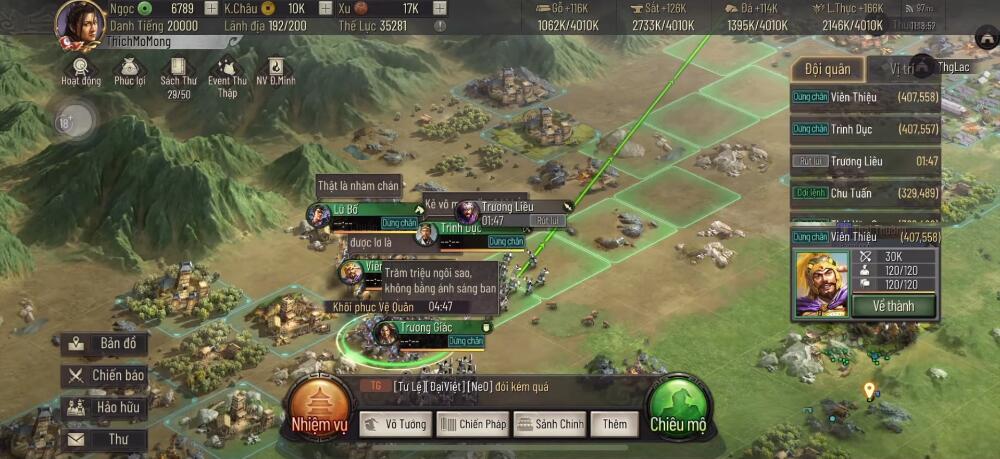Screen dimensions: 1000x459
Task: Click the Về thành return button
Action: click(x=893, y=306)
